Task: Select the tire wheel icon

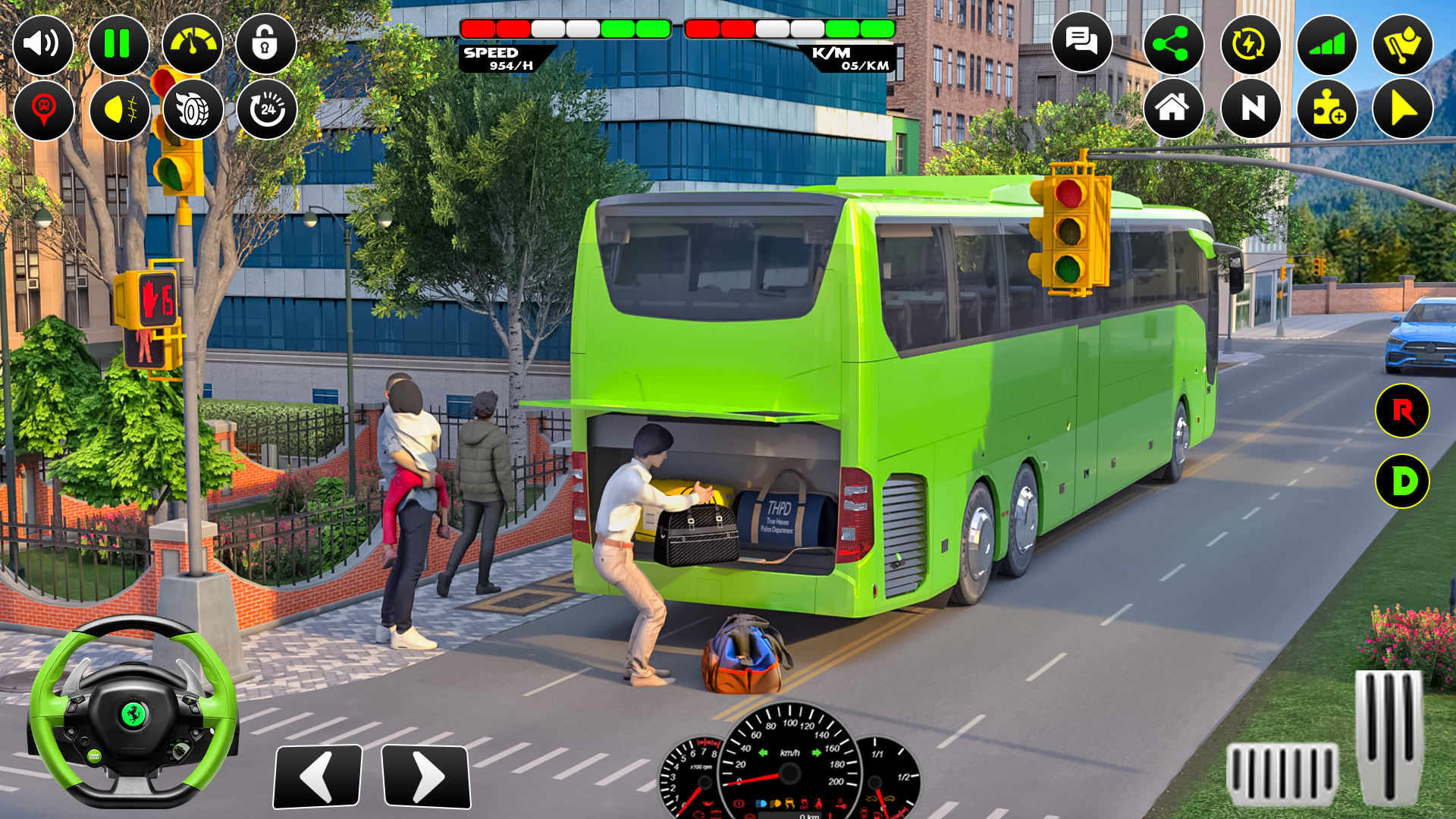Action: tap(193, 110)
